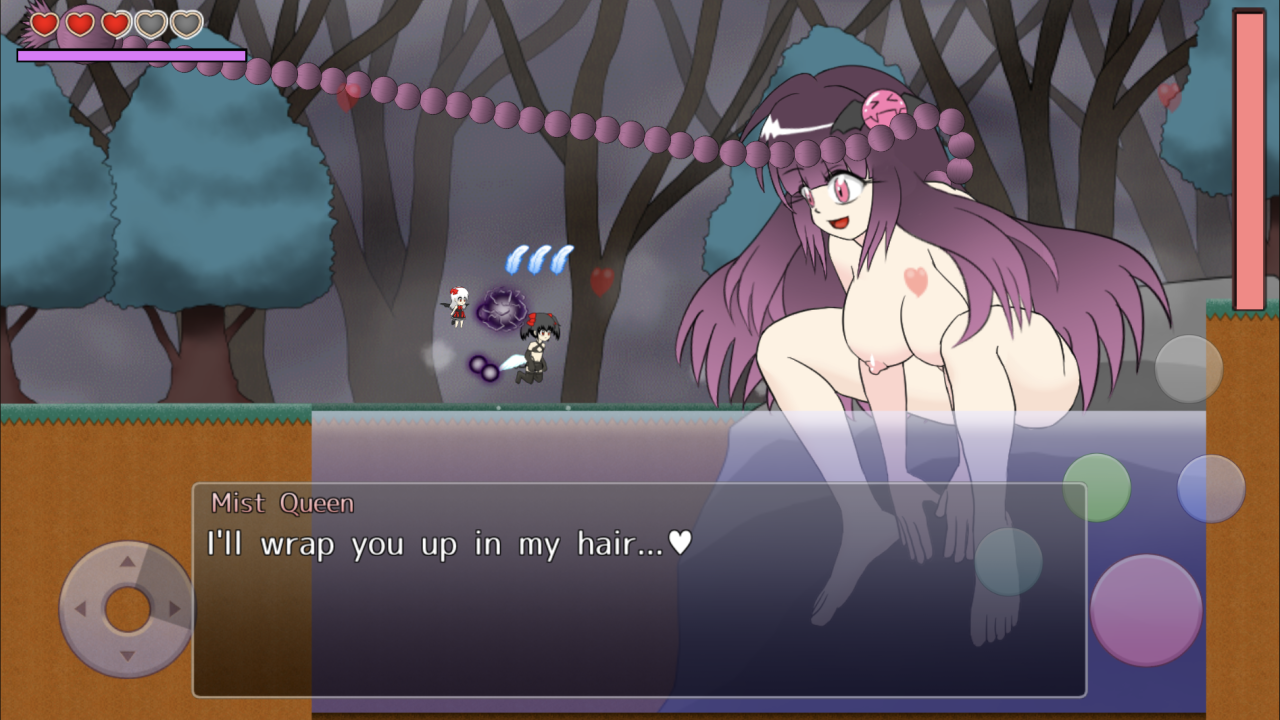Tap the teal circular touch button
The image size is (1280, 720).
click(x=1009, y=561)
